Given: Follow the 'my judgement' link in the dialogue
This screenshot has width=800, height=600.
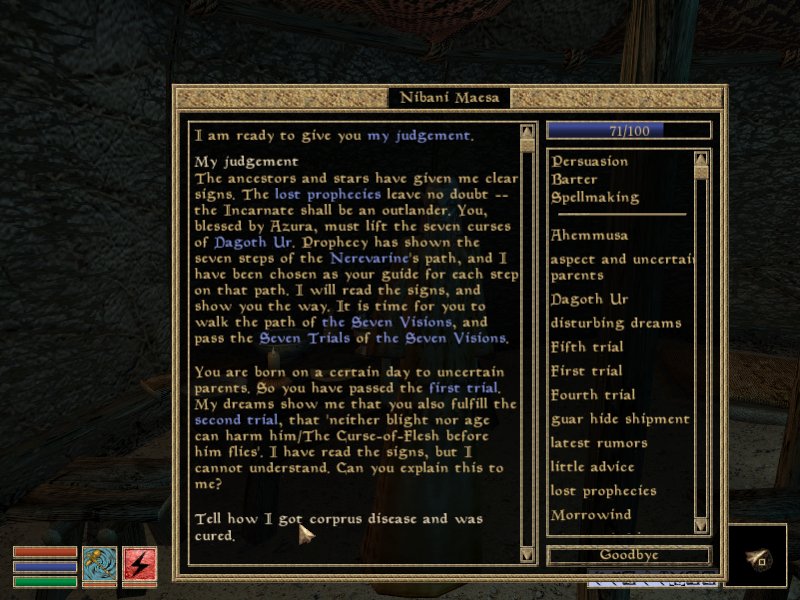Looking at the screenshot, I should point(417,135).
